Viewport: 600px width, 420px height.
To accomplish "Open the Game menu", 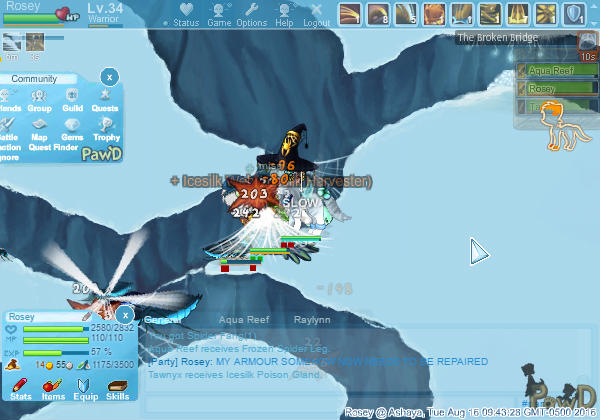I will click(219, 15).
